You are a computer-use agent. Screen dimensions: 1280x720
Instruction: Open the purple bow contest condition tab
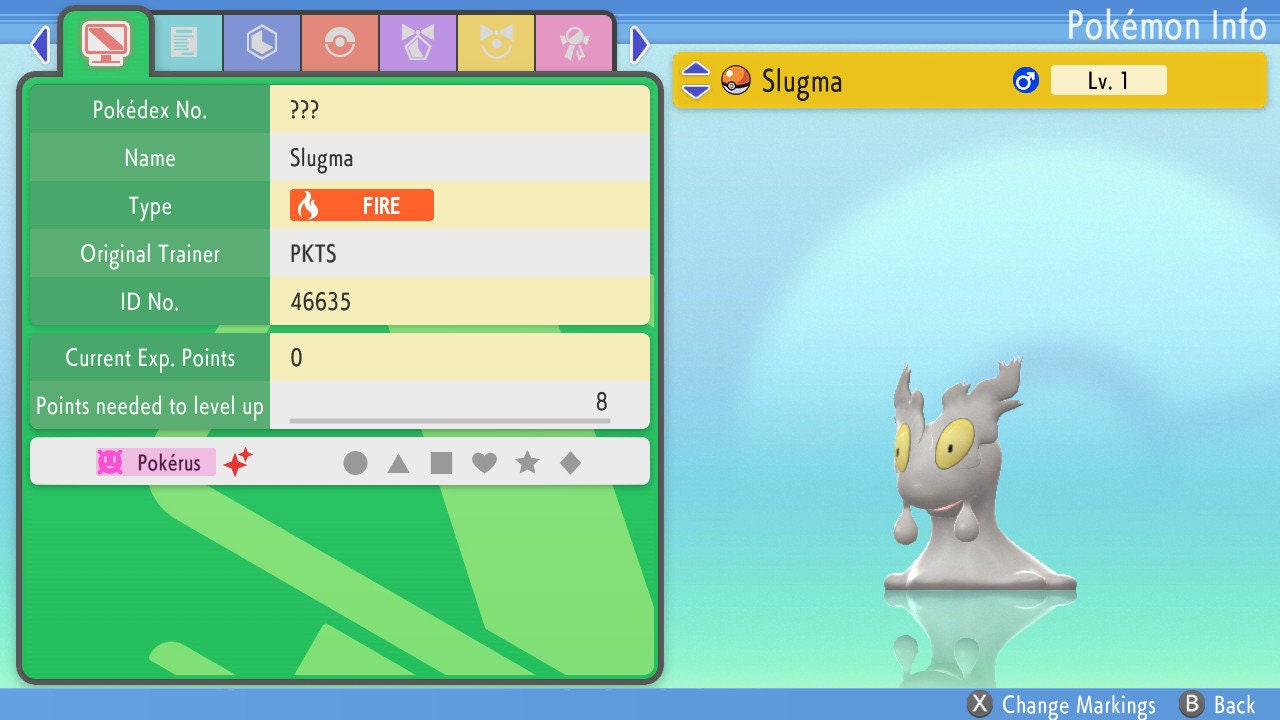[418, 42]
